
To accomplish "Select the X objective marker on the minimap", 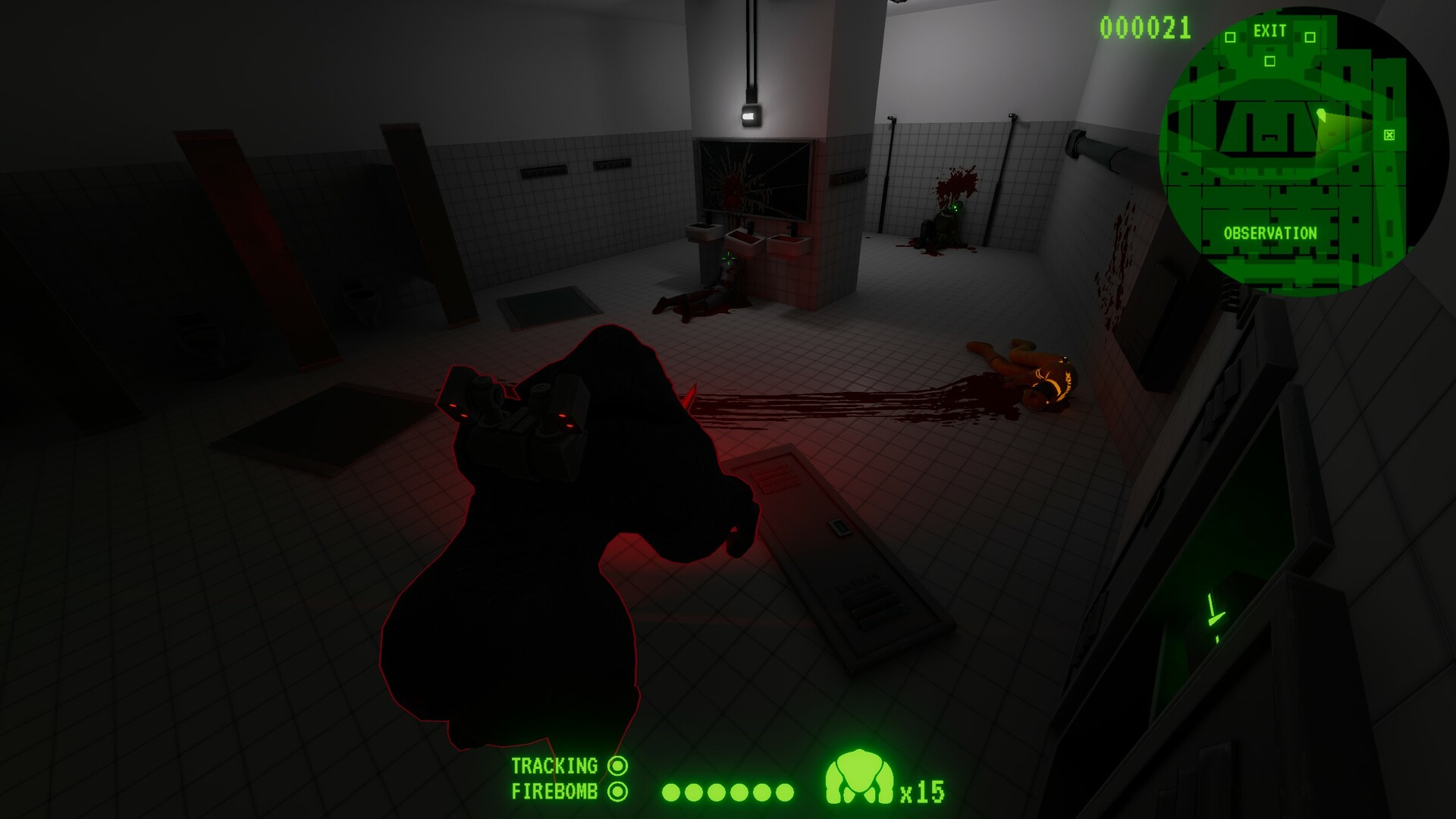I will point(1388,136).
